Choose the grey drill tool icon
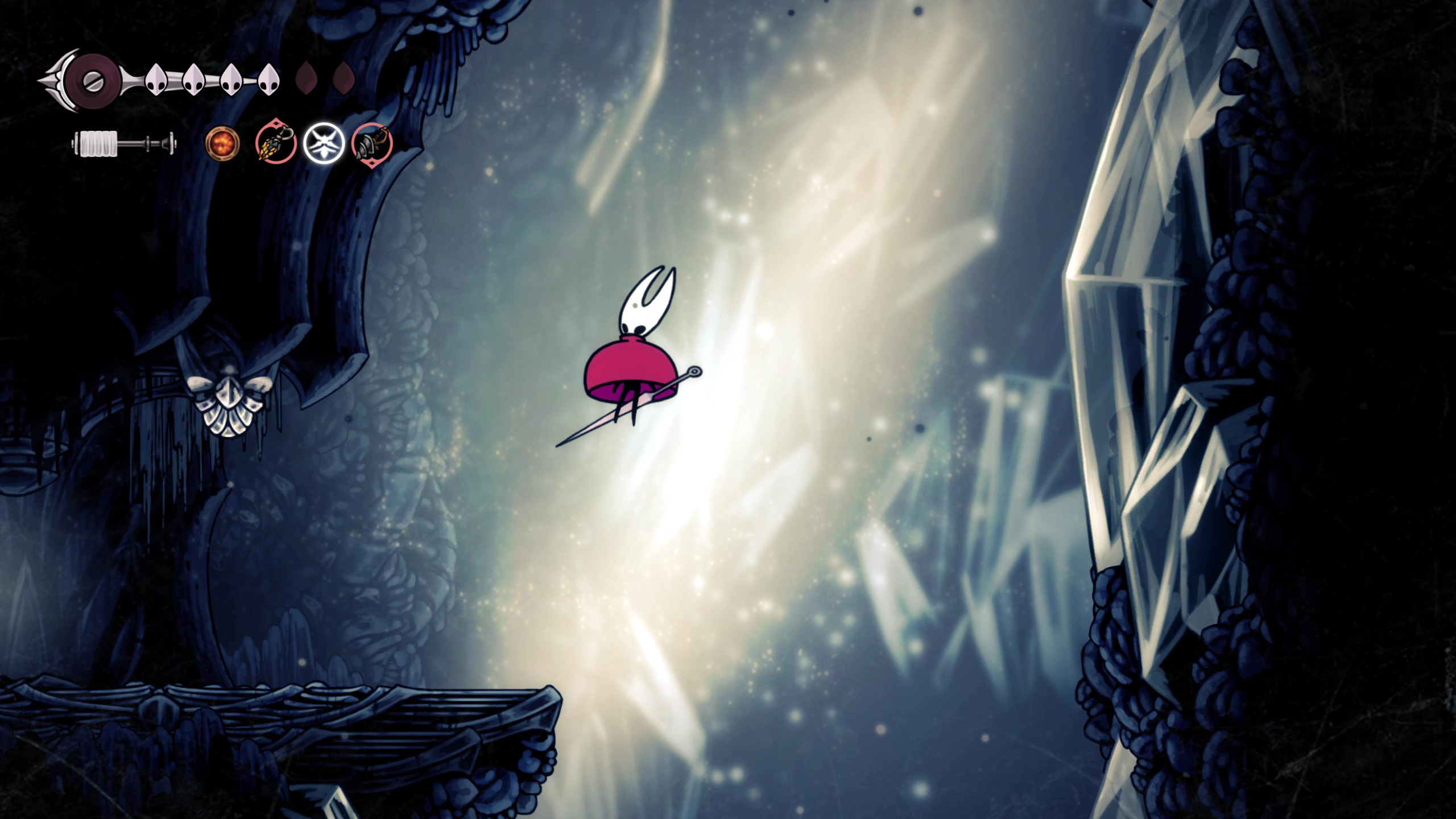 tap(372, 144)
